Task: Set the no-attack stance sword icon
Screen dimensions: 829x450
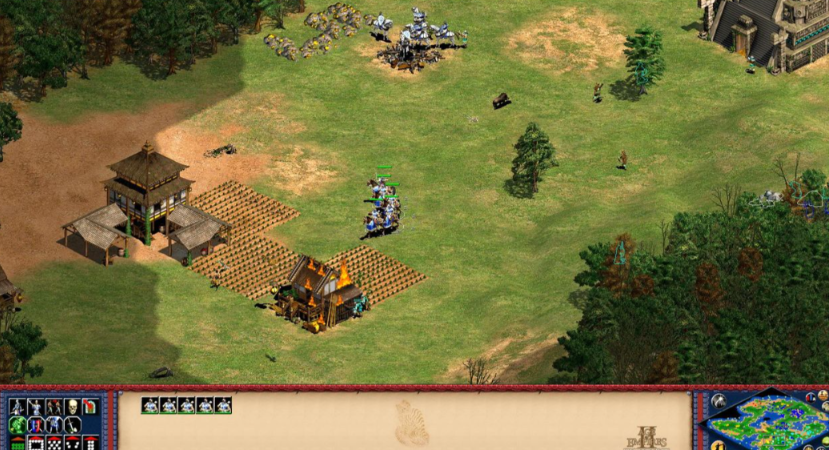Action: (71, 425)
